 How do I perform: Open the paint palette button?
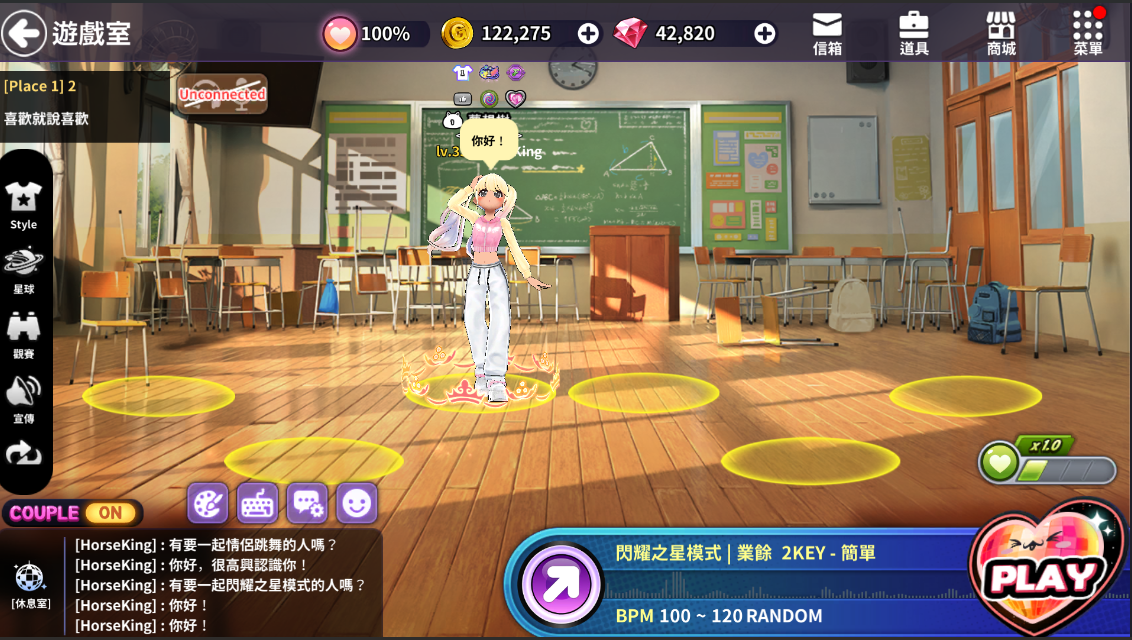pos(208,503)
